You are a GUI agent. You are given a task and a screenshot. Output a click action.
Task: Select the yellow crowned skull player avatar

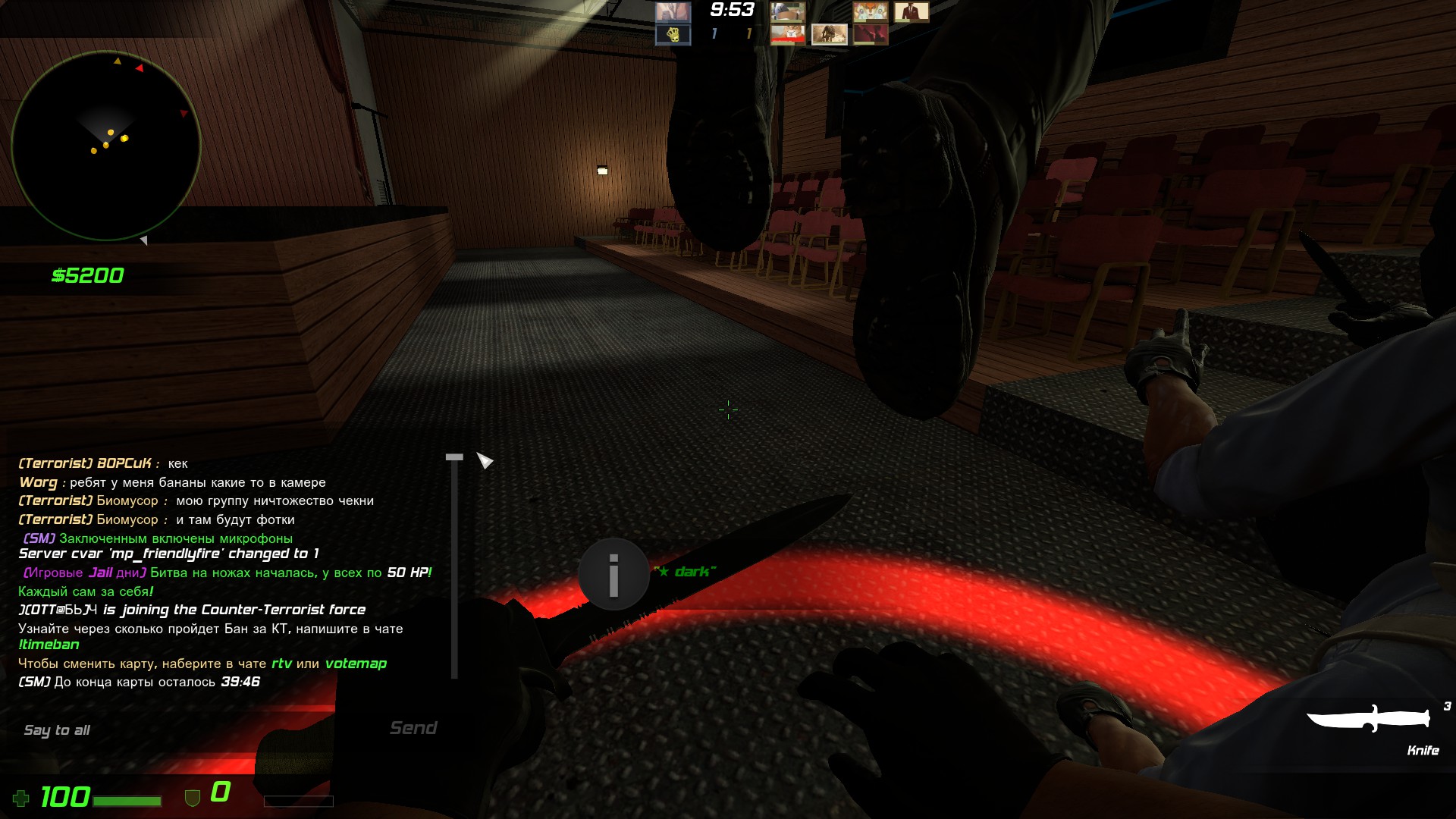[x=673, y=35]
